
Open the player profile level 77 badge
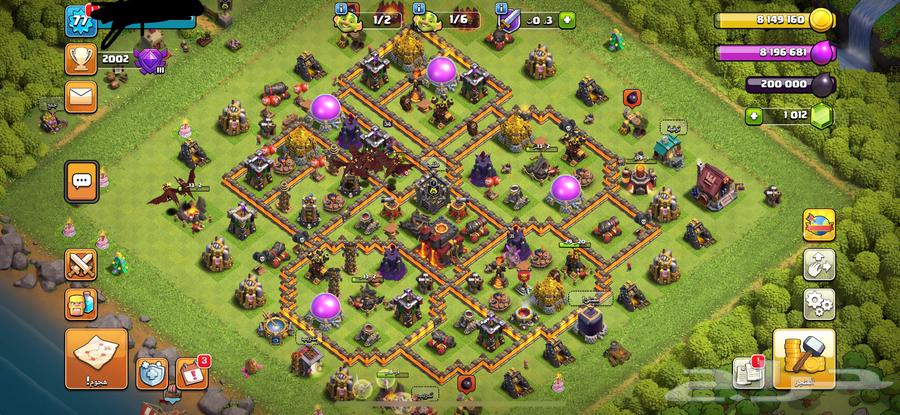pos(78,21)
